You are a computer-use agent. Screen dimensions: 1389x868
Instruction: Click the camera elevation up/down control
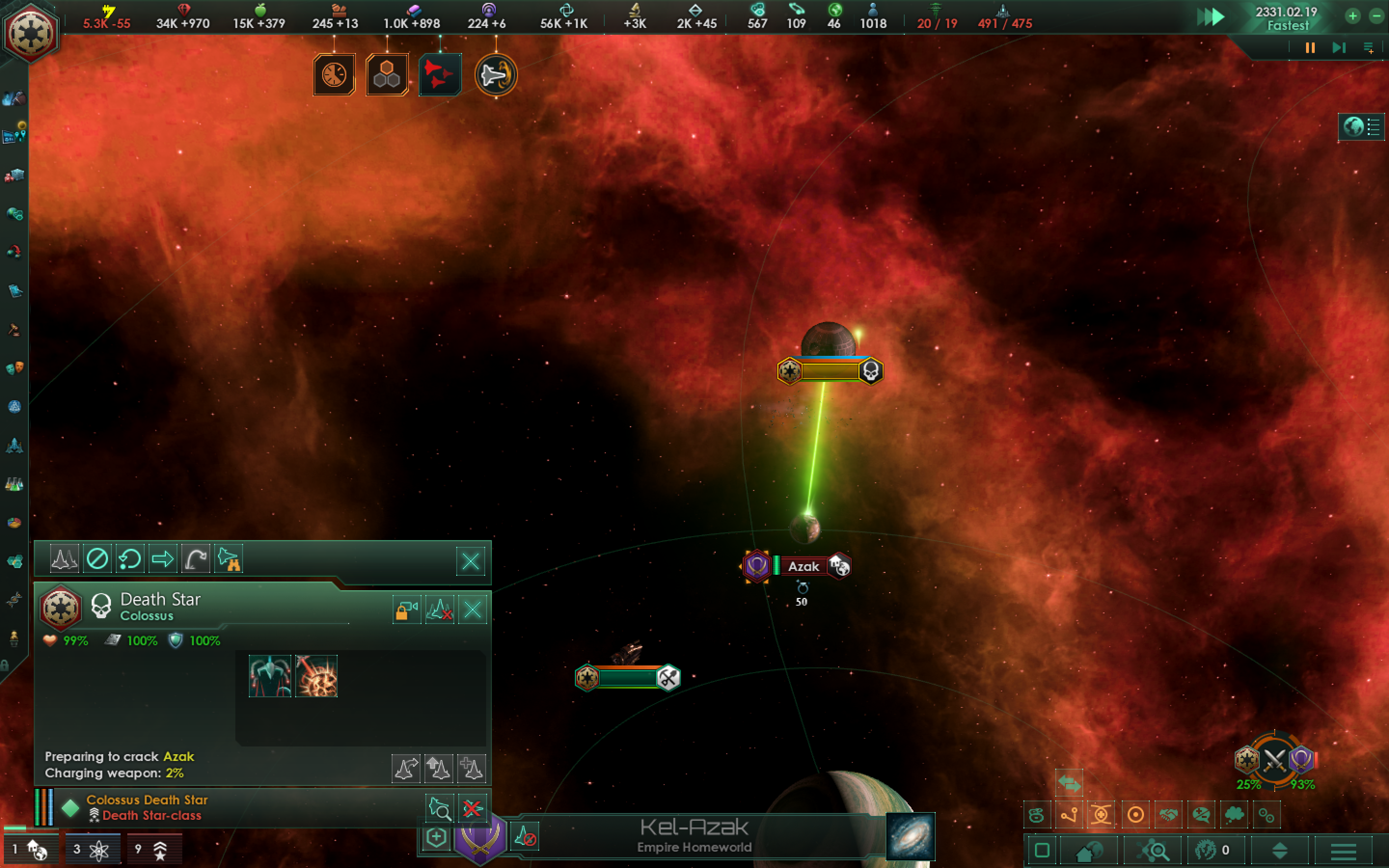(x=1280, y=851)
